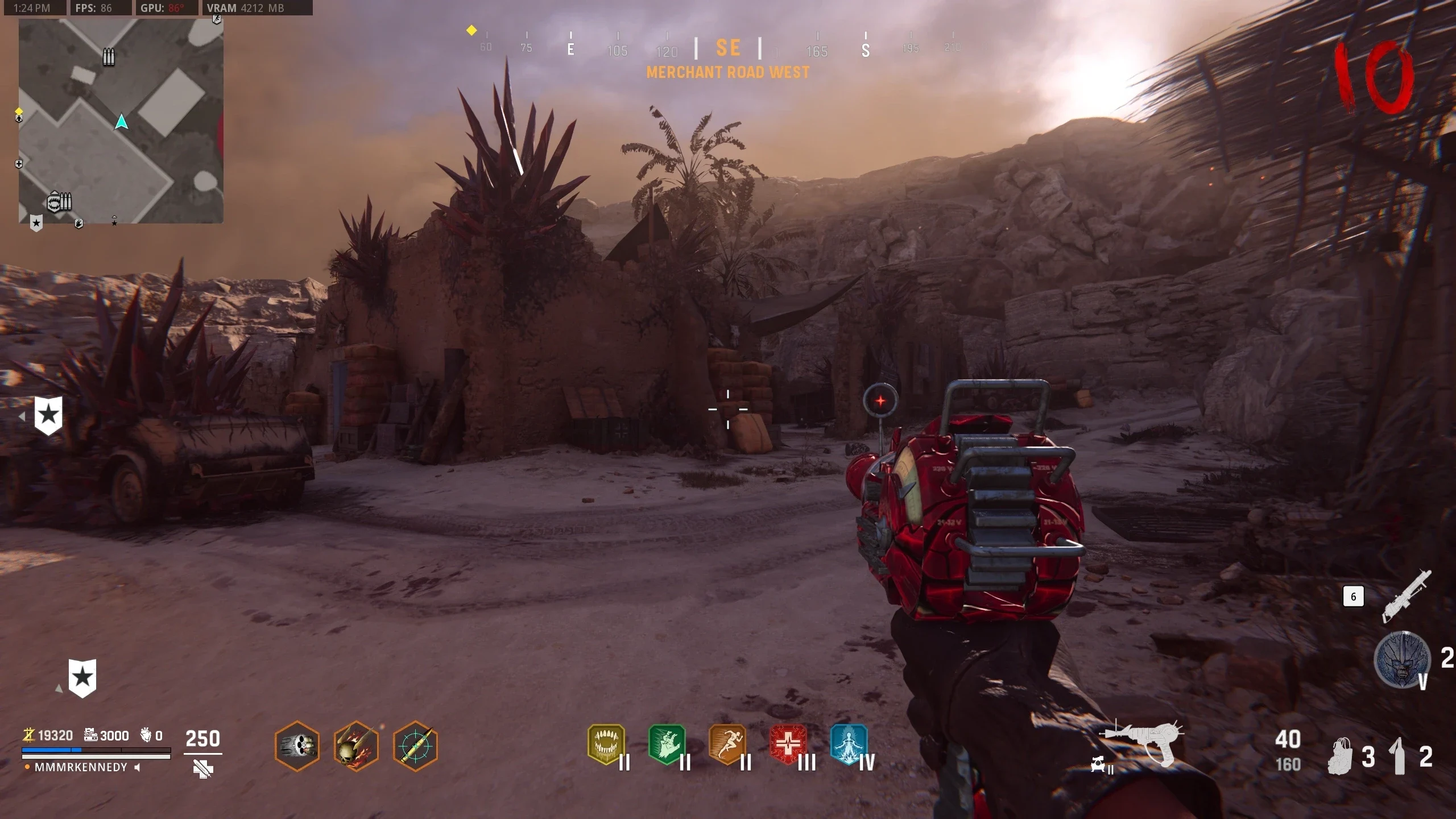Select the Molotov bottle equipment icon
The width and height of the screenshot is (1456, 819).
coord(1398,756)
